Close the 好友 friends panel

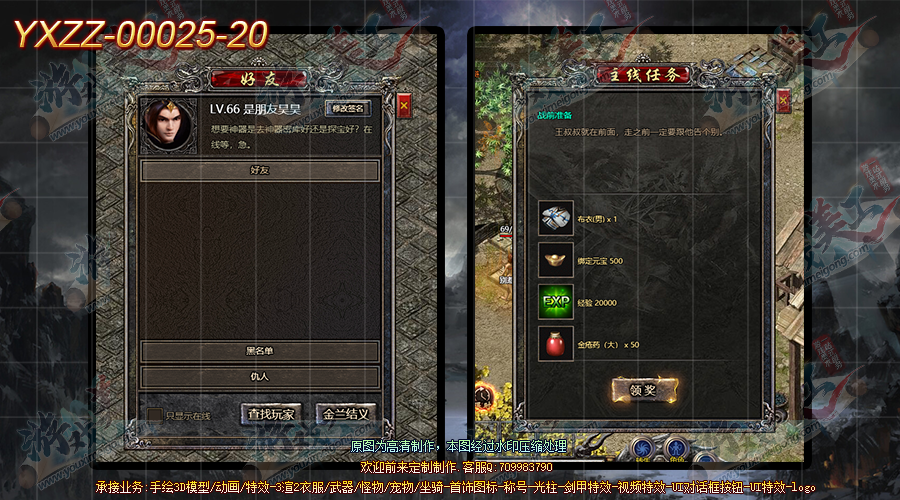pos(404,105)
